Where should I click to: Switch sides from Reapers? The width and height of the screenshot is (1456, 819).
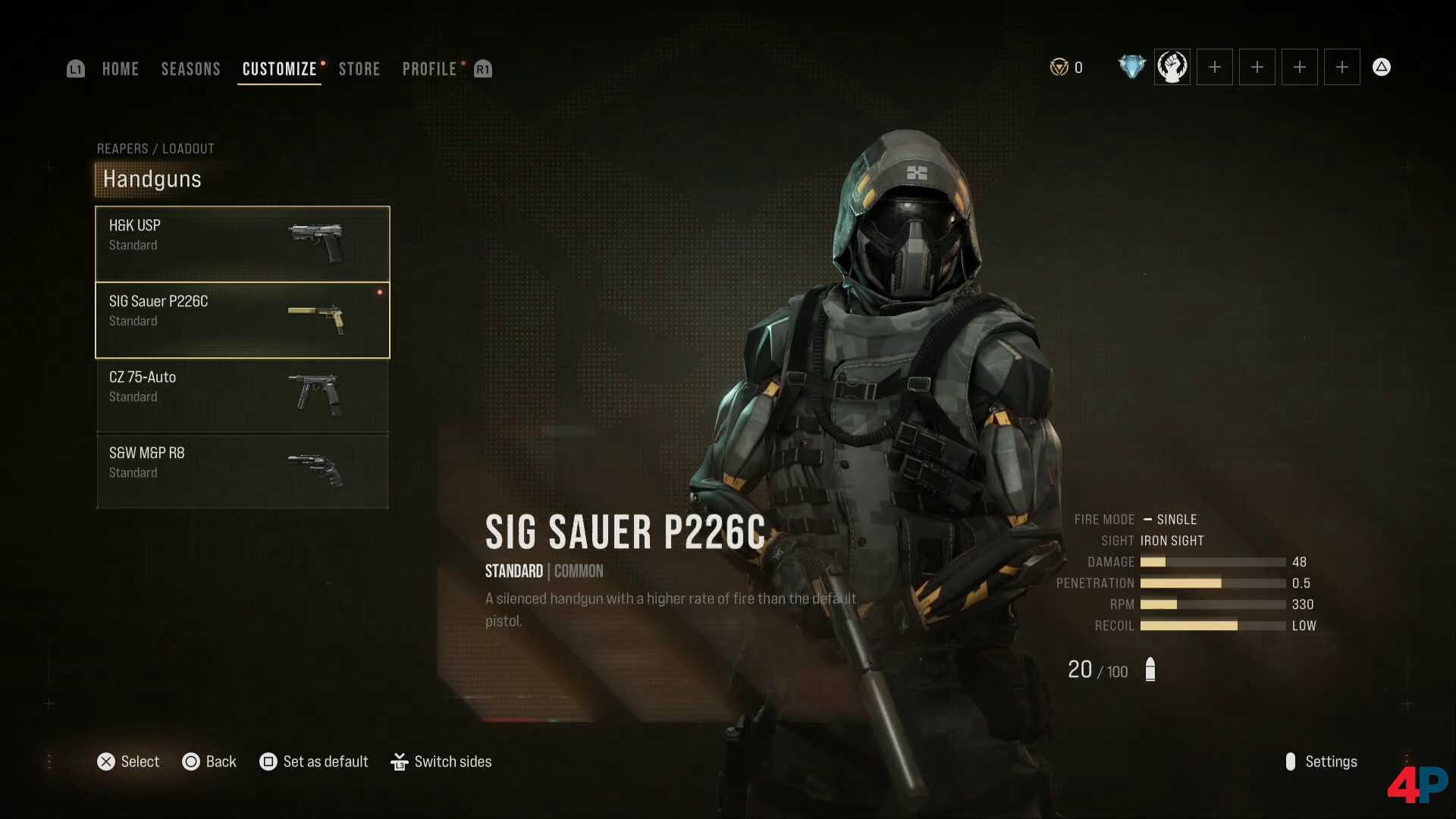pos(441,761)
